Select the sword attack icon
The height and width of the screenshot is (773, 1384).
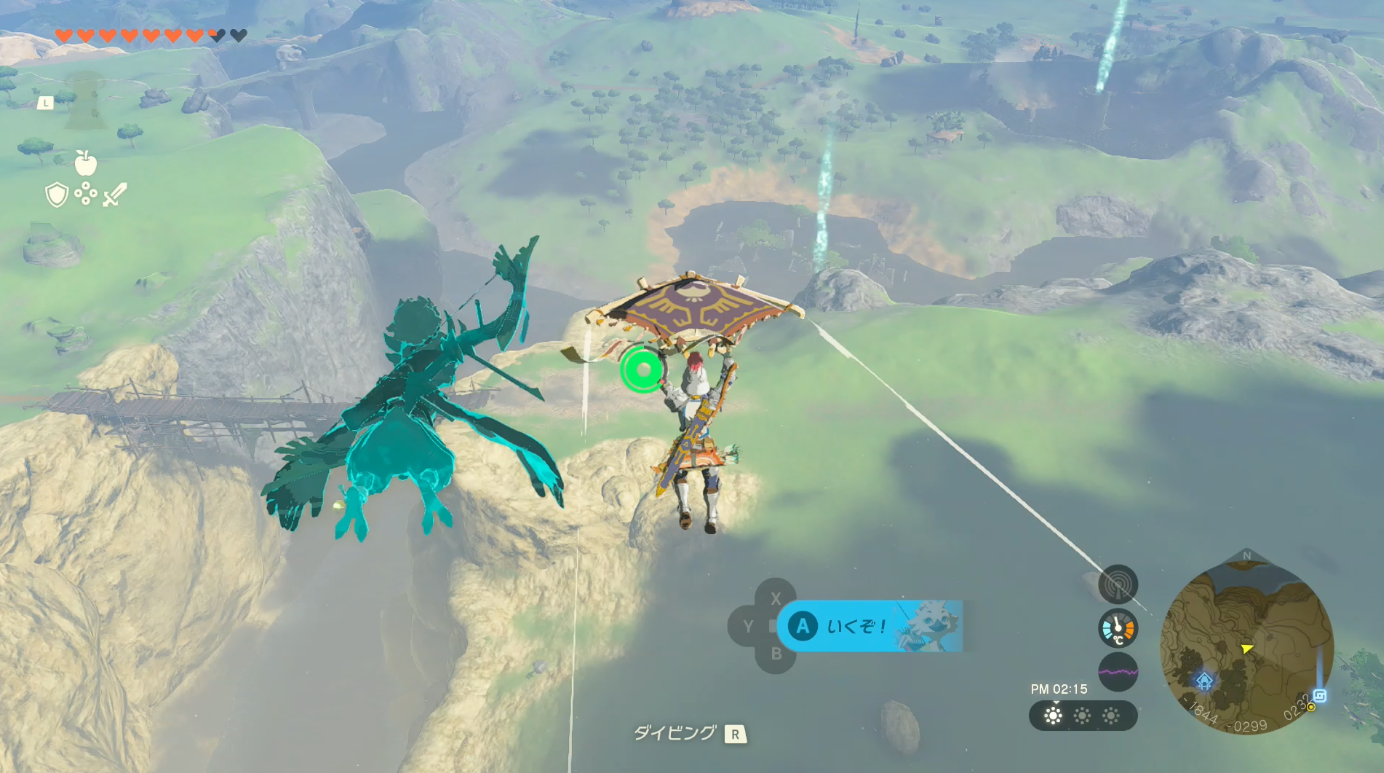coord(113,192)
